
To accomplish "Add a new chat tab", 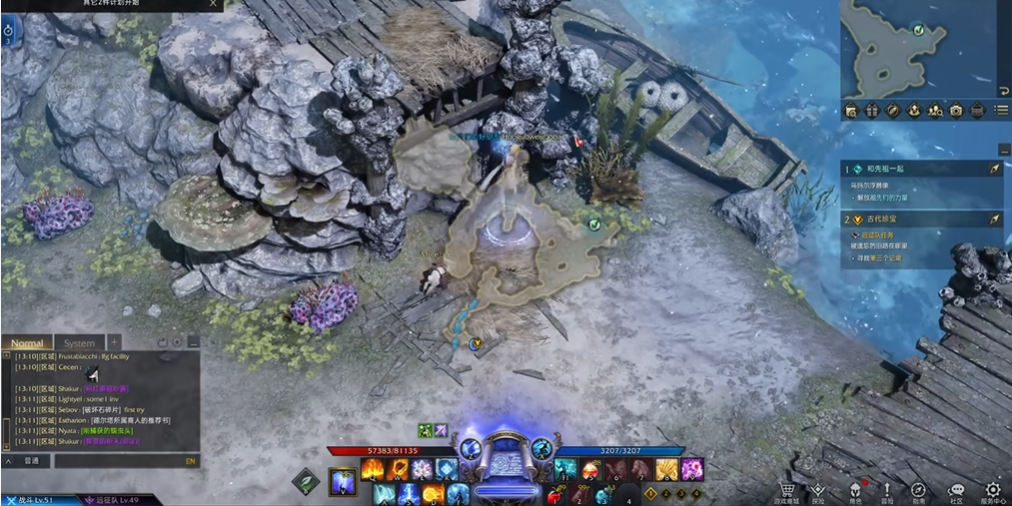I will pos(114,343).
